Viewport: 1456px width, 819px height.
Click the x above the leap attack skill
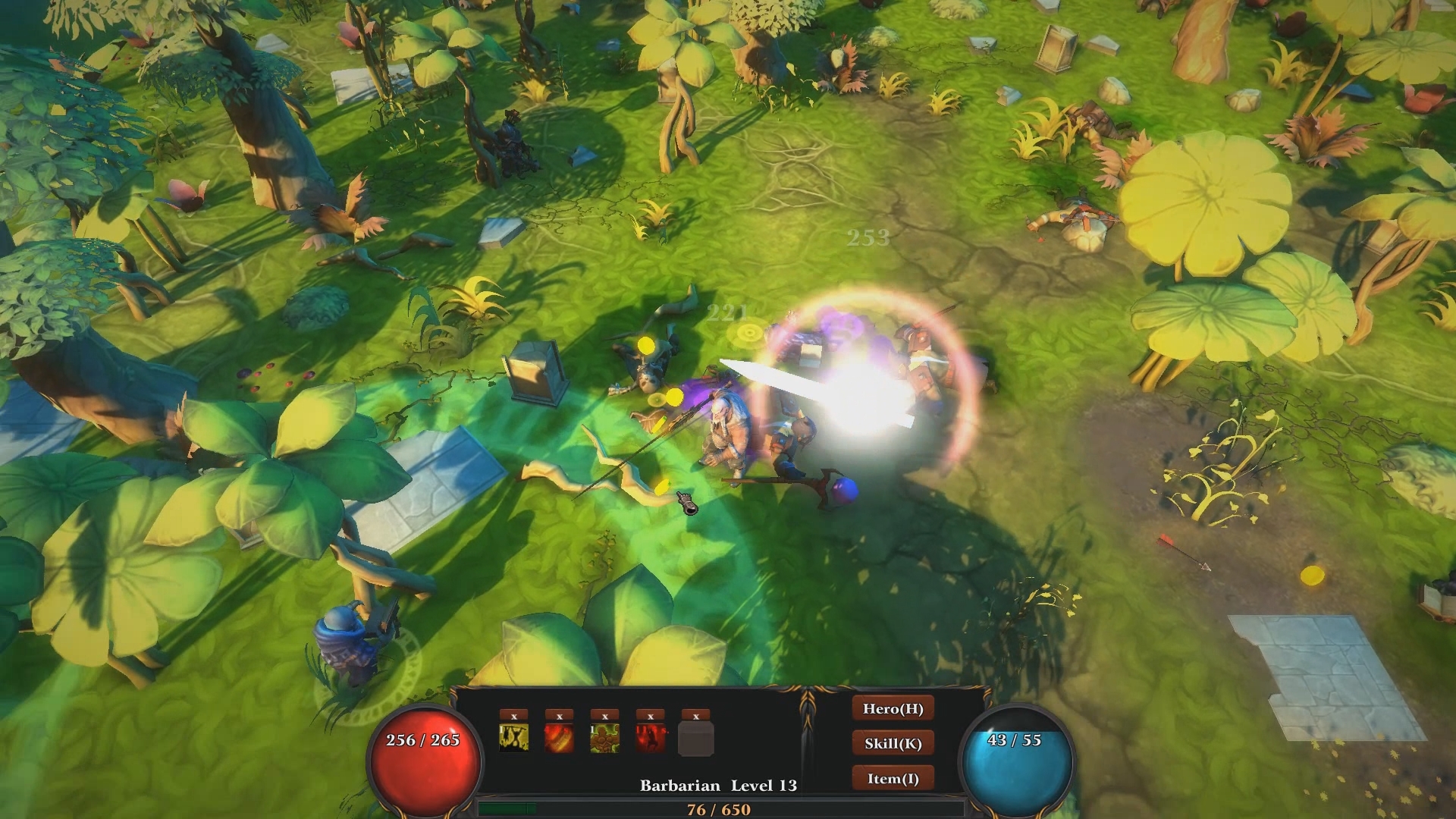coord(649,714)
